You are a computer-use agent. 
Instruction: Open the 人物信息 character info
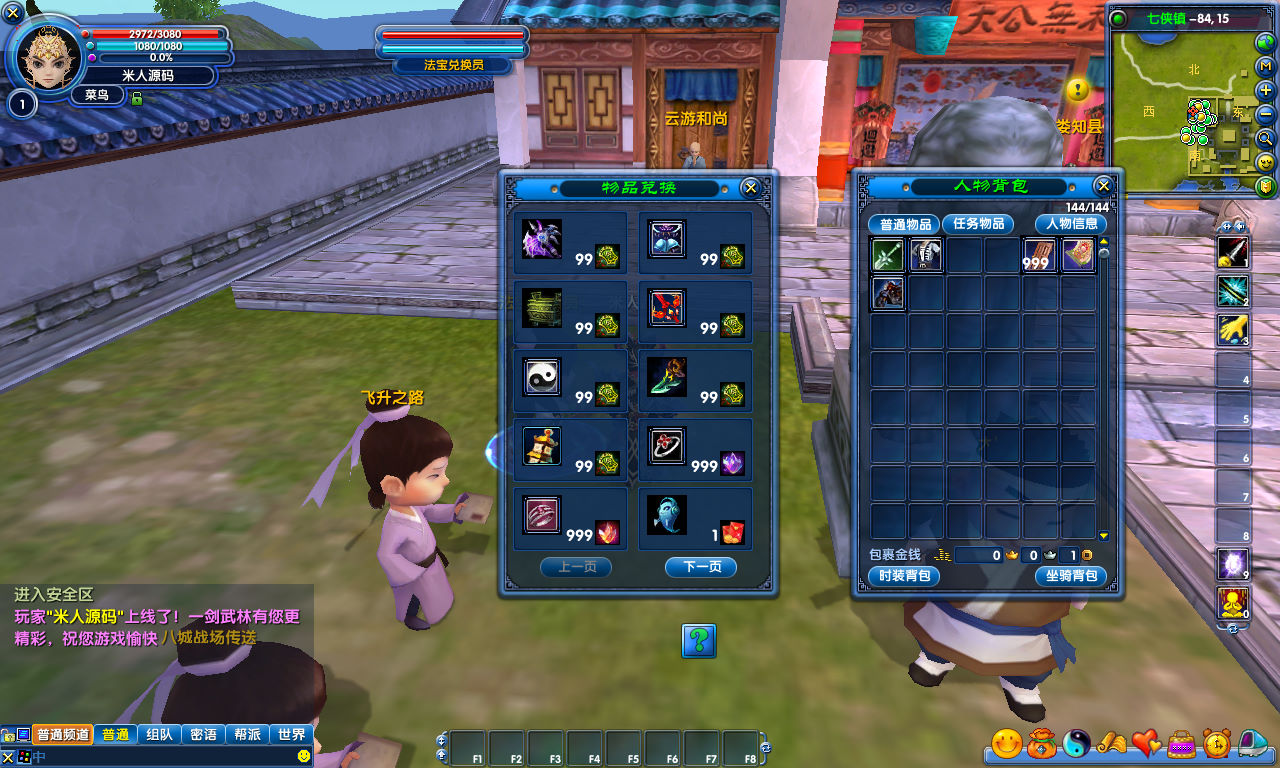(x=1071, y=224)
